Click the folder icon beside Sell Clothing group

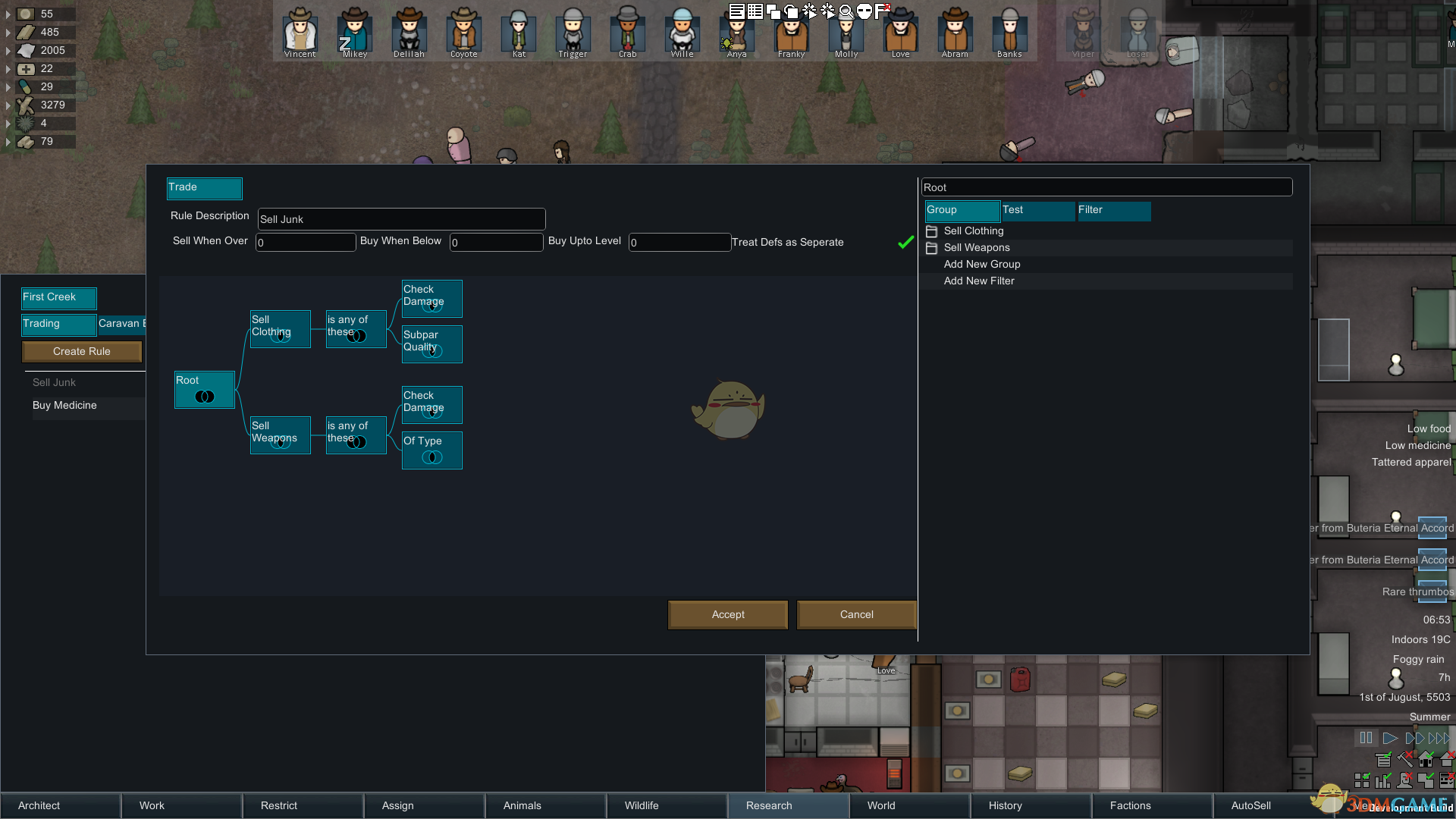[x=931, y=231]
